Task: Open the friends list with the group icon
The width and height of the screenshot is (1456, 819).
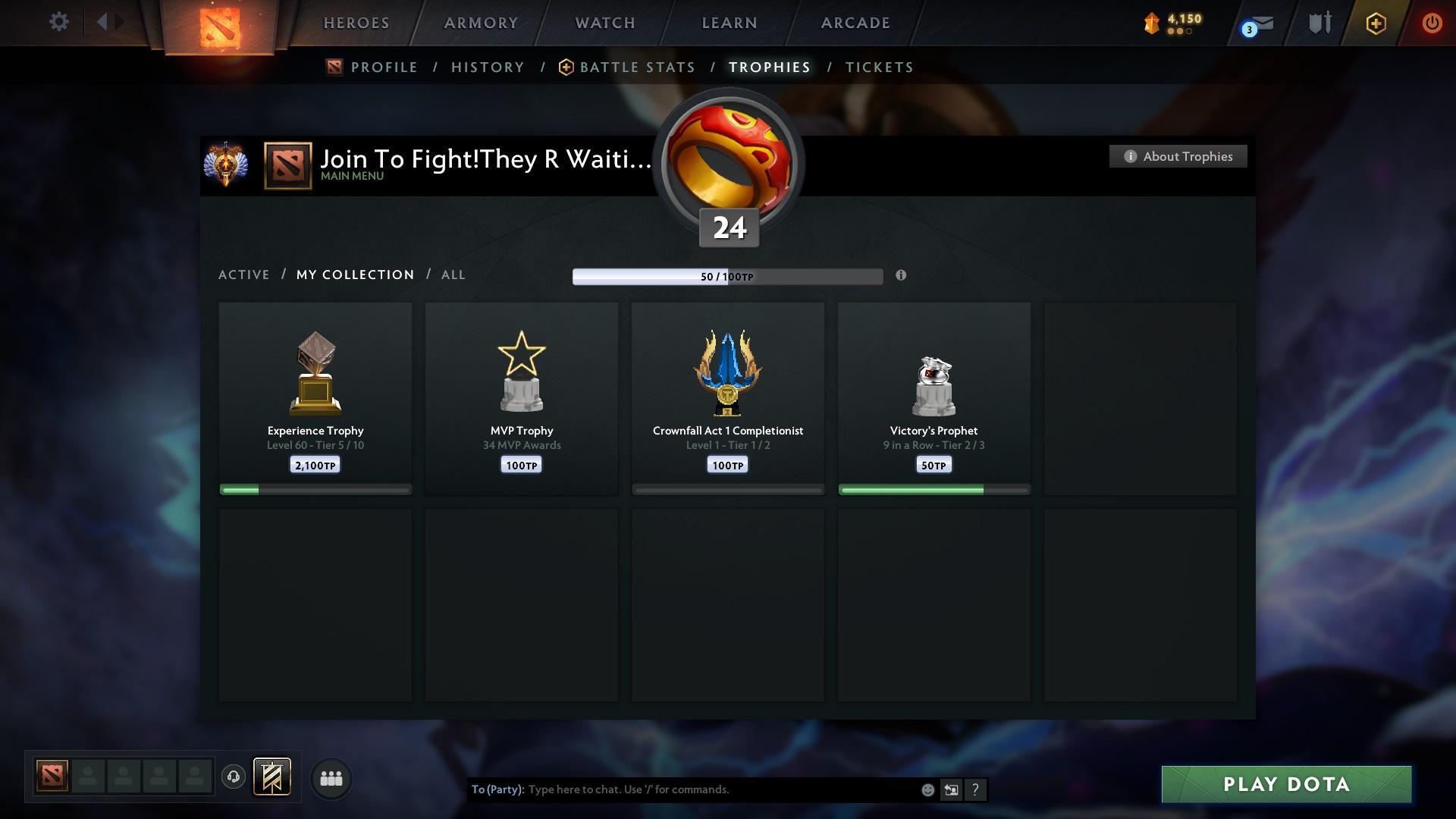Action: (x=330, y=777)
